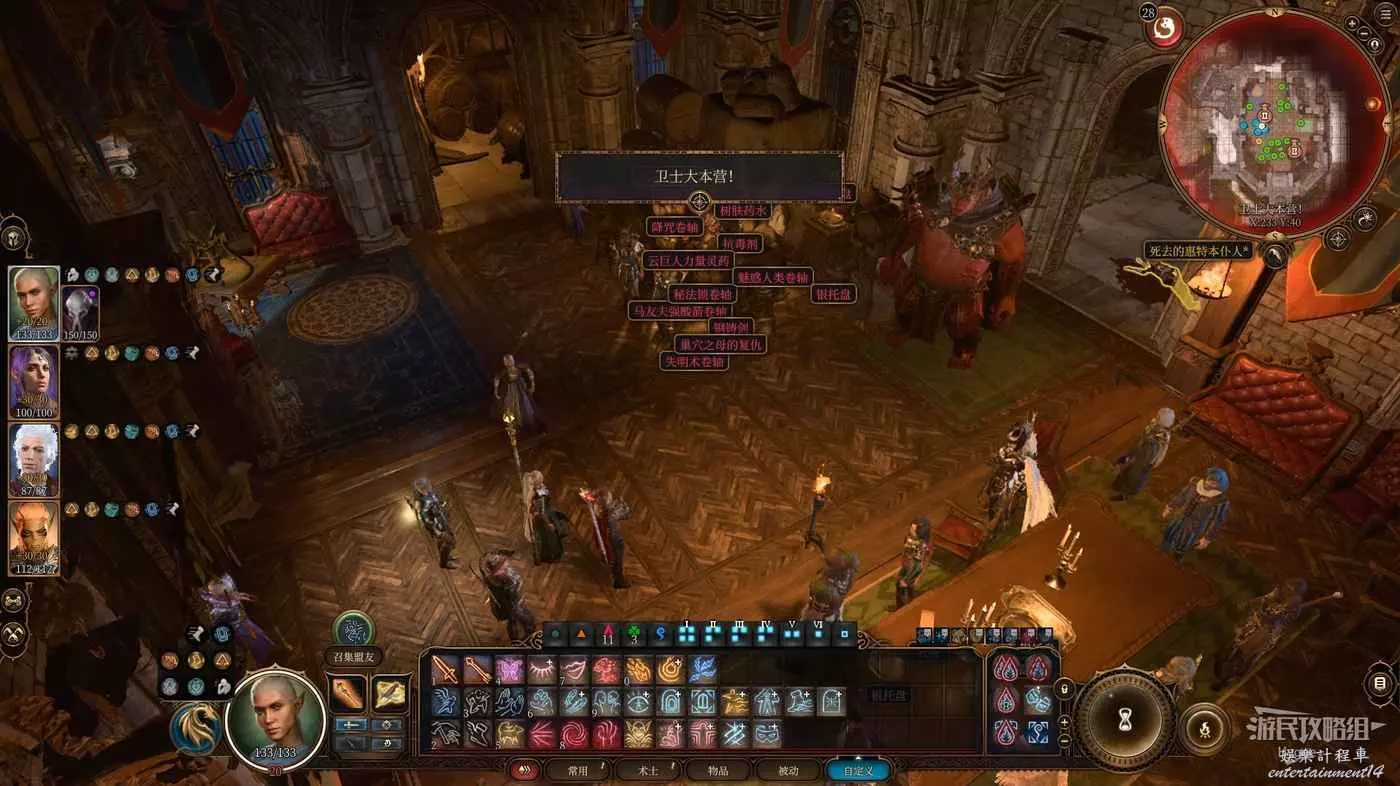1400x786 pixels.
Task: Switch to the 自定义 hotbar tab
Action: click(857, 771)
